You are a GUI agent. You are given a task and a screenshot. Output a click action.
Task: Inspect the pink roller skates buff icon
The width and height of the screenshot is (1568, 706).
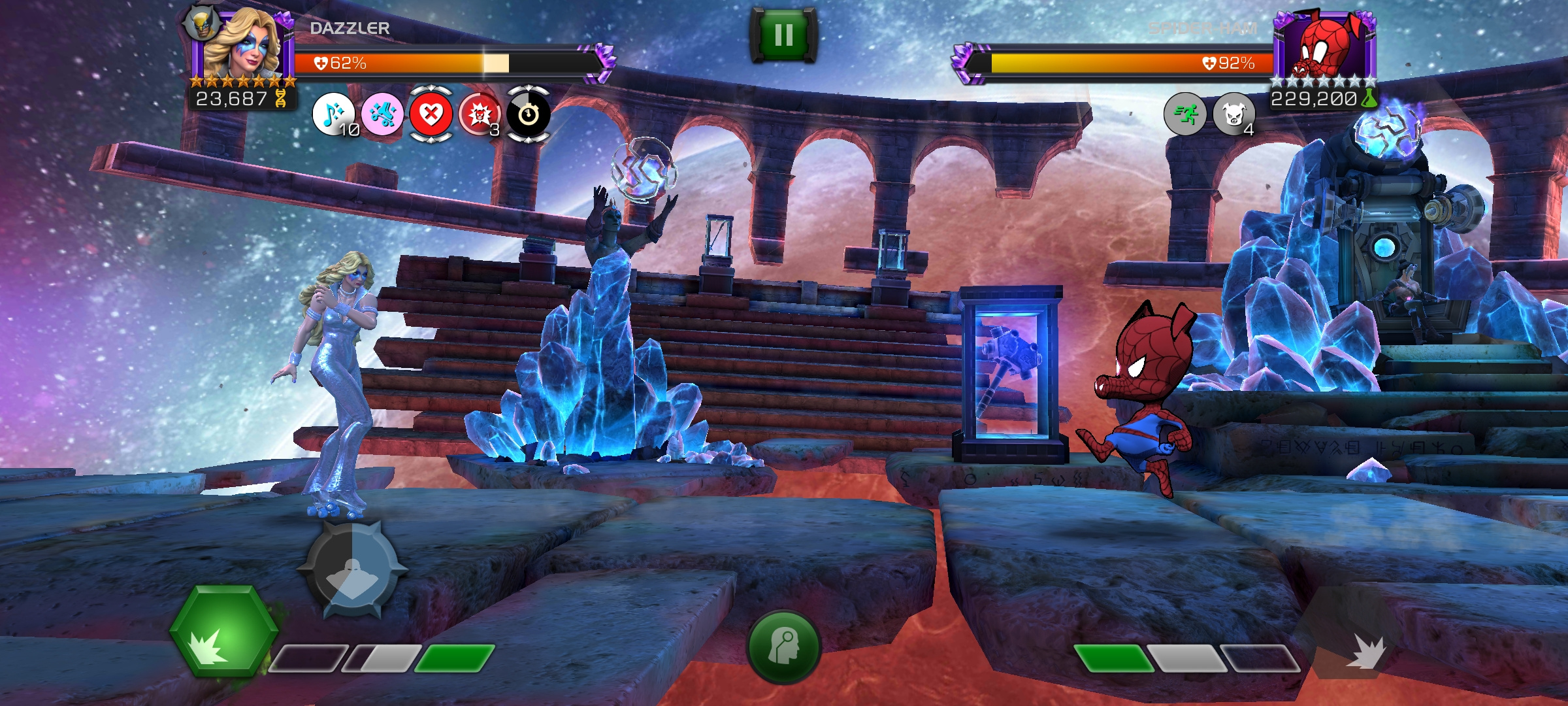pos(382,114)
